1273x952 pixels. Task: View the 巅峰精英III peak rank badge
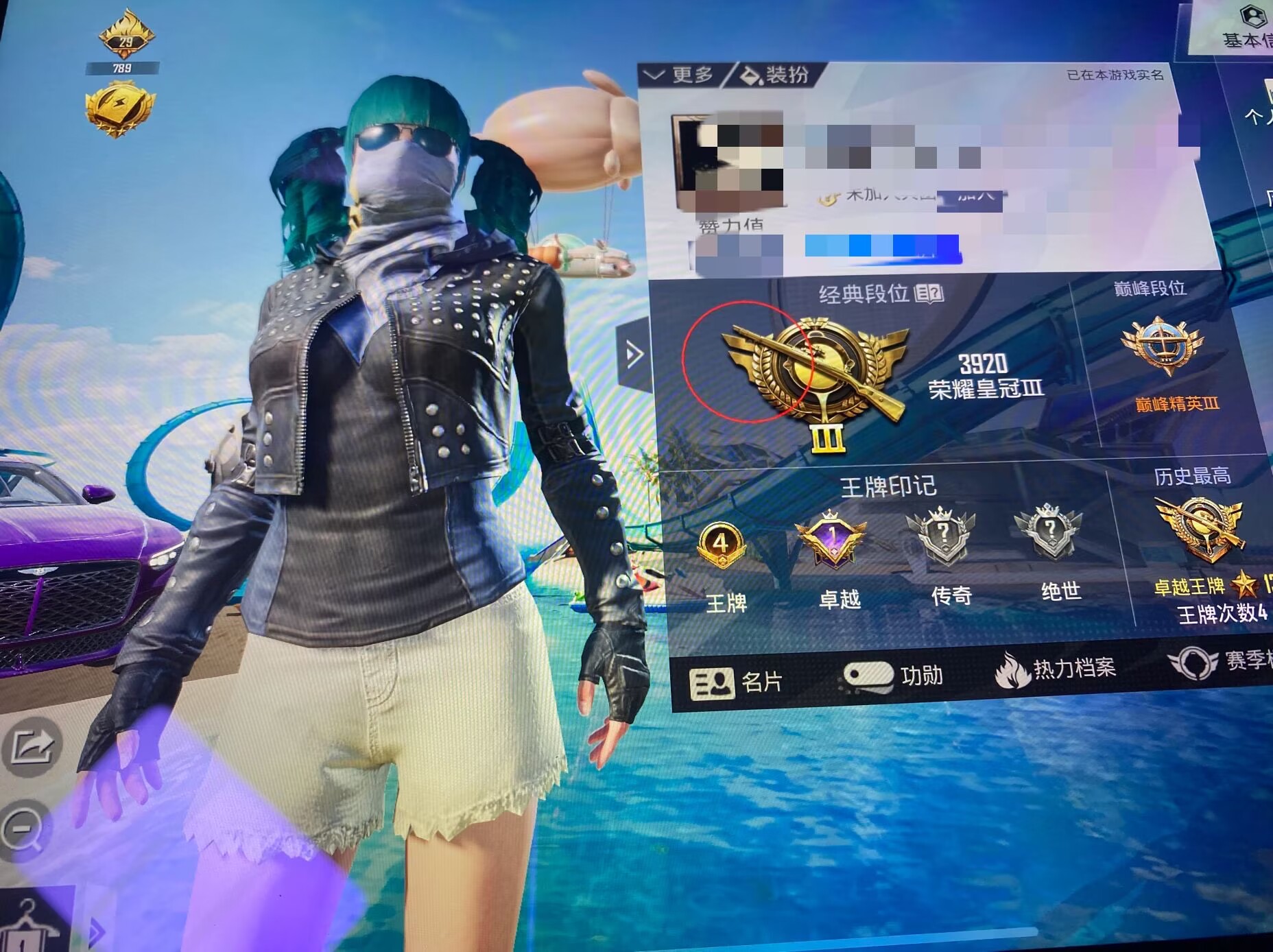click(1162, 345)
